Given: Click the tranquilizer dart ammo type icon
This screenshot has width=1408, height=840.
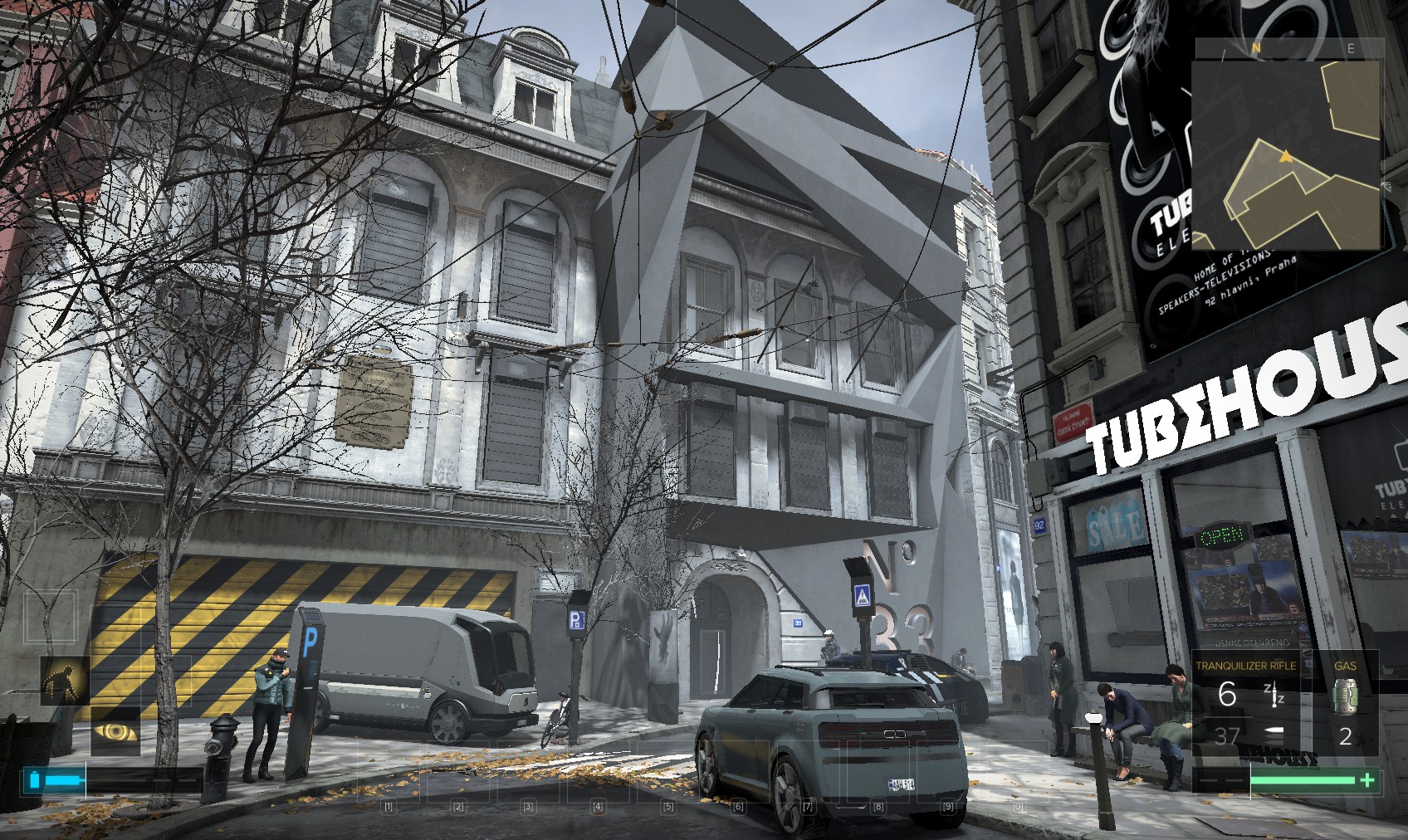Looking at the screenshot, I should 1273,696.
